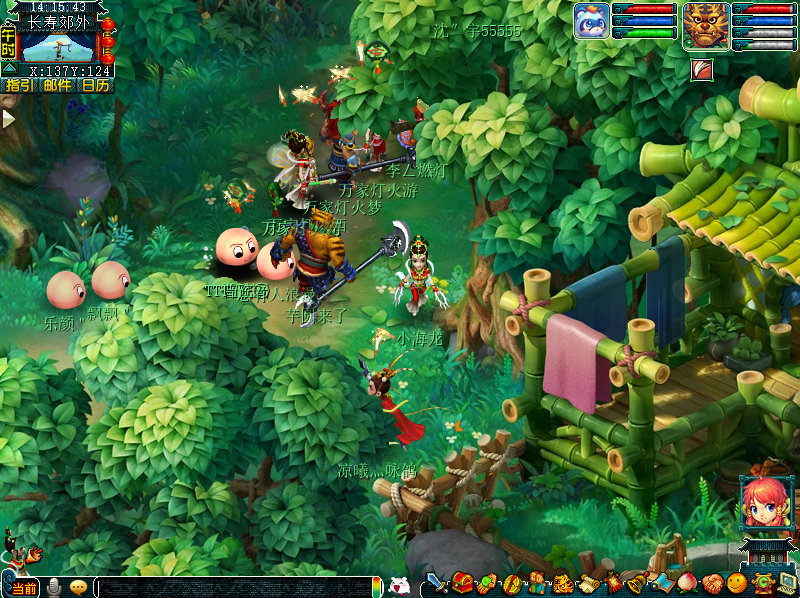800x598 pixels.
Task: Toggle the microphone voice chat
Action: [x=53, y=588]
